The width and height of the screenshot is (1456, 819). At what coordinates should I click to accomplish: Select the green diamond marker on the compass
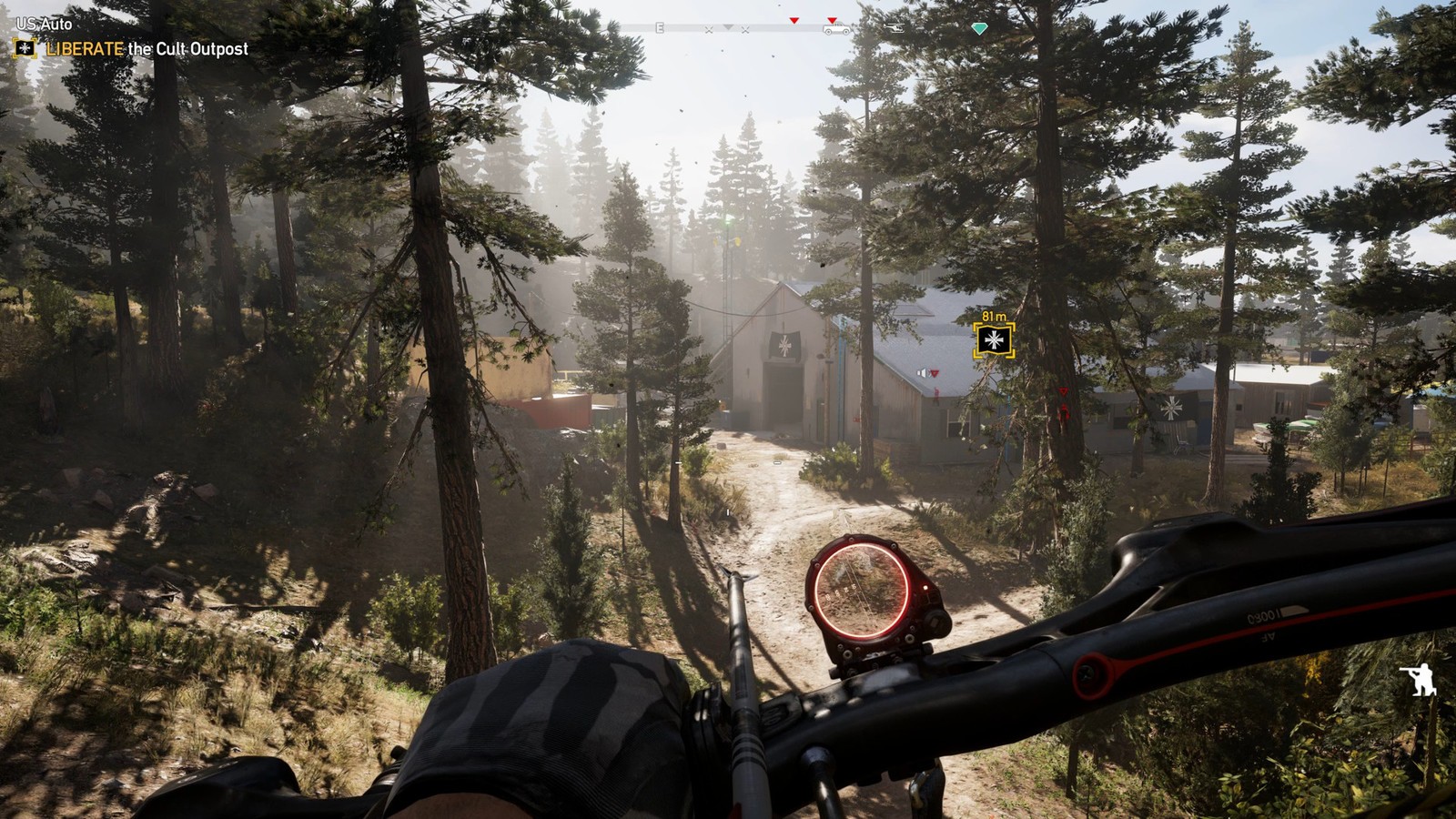(x=979, y=29)
